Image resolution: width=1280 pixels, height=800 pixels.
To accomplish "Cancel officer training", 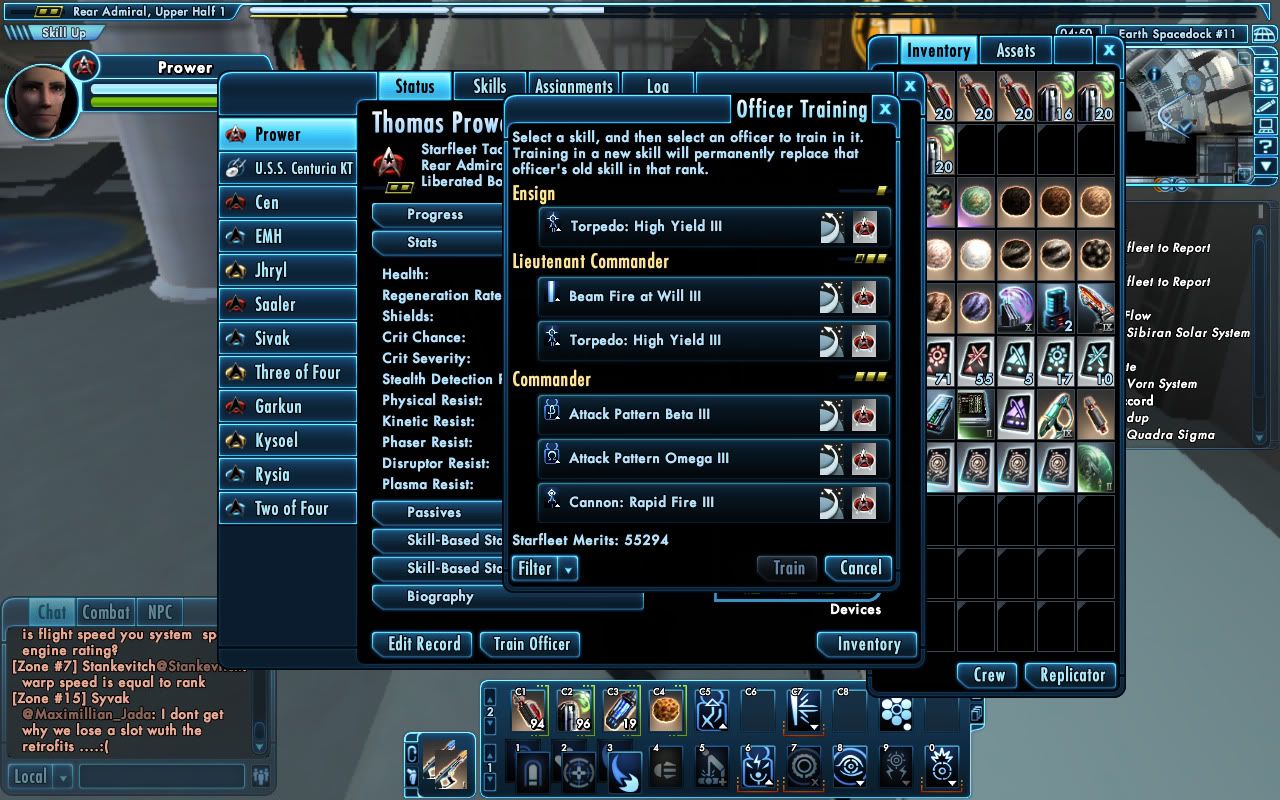I will click(x=859, y=568).
